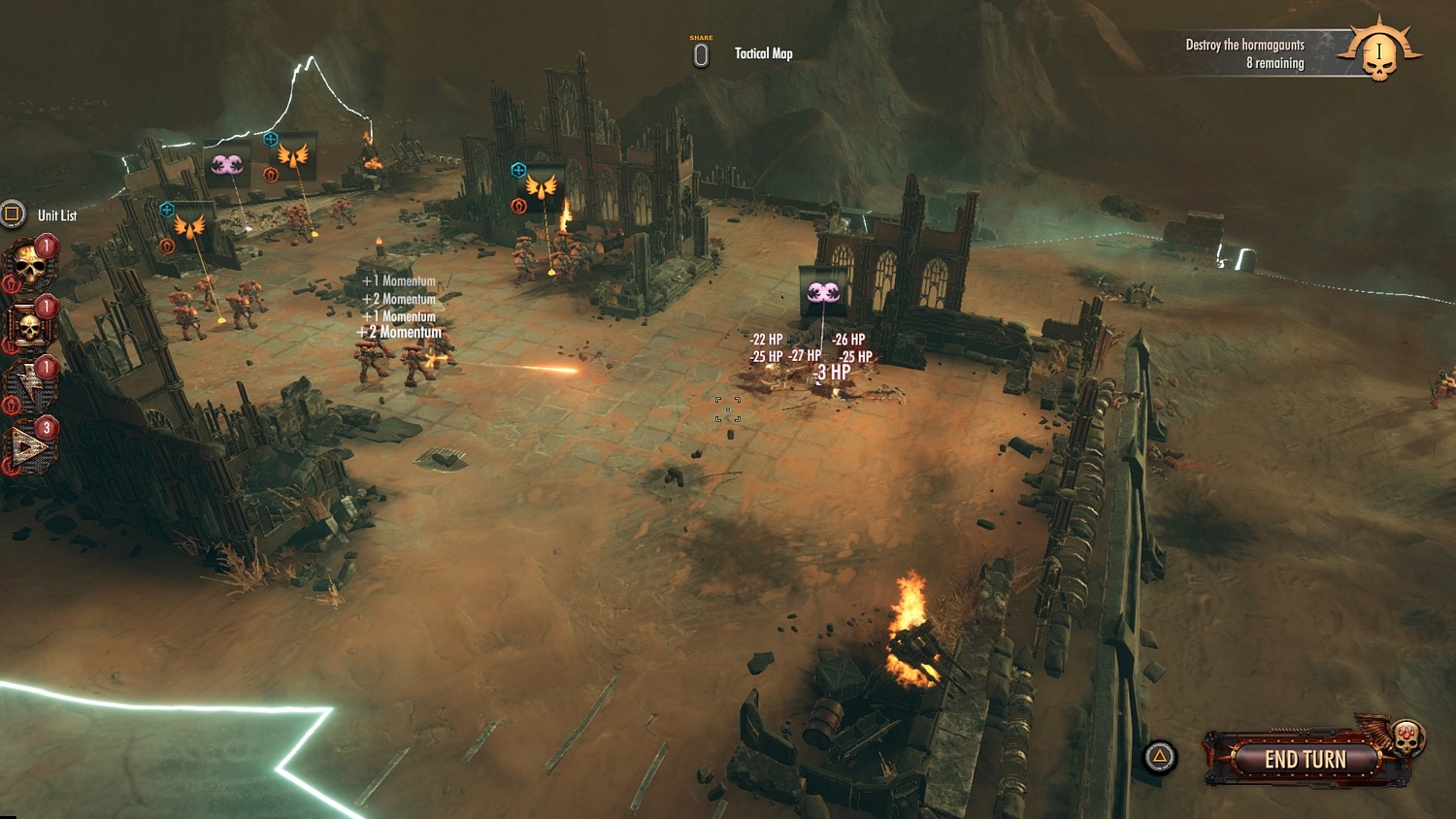Click the Share button icon above Tactical Map
Image resolution: width=1456 pixels, height=819 pixels.
(700, 53)
